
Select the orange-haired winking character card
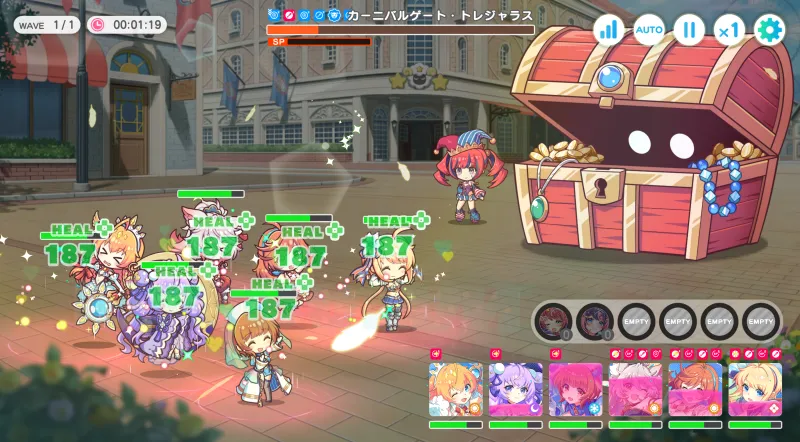point(456,389)
